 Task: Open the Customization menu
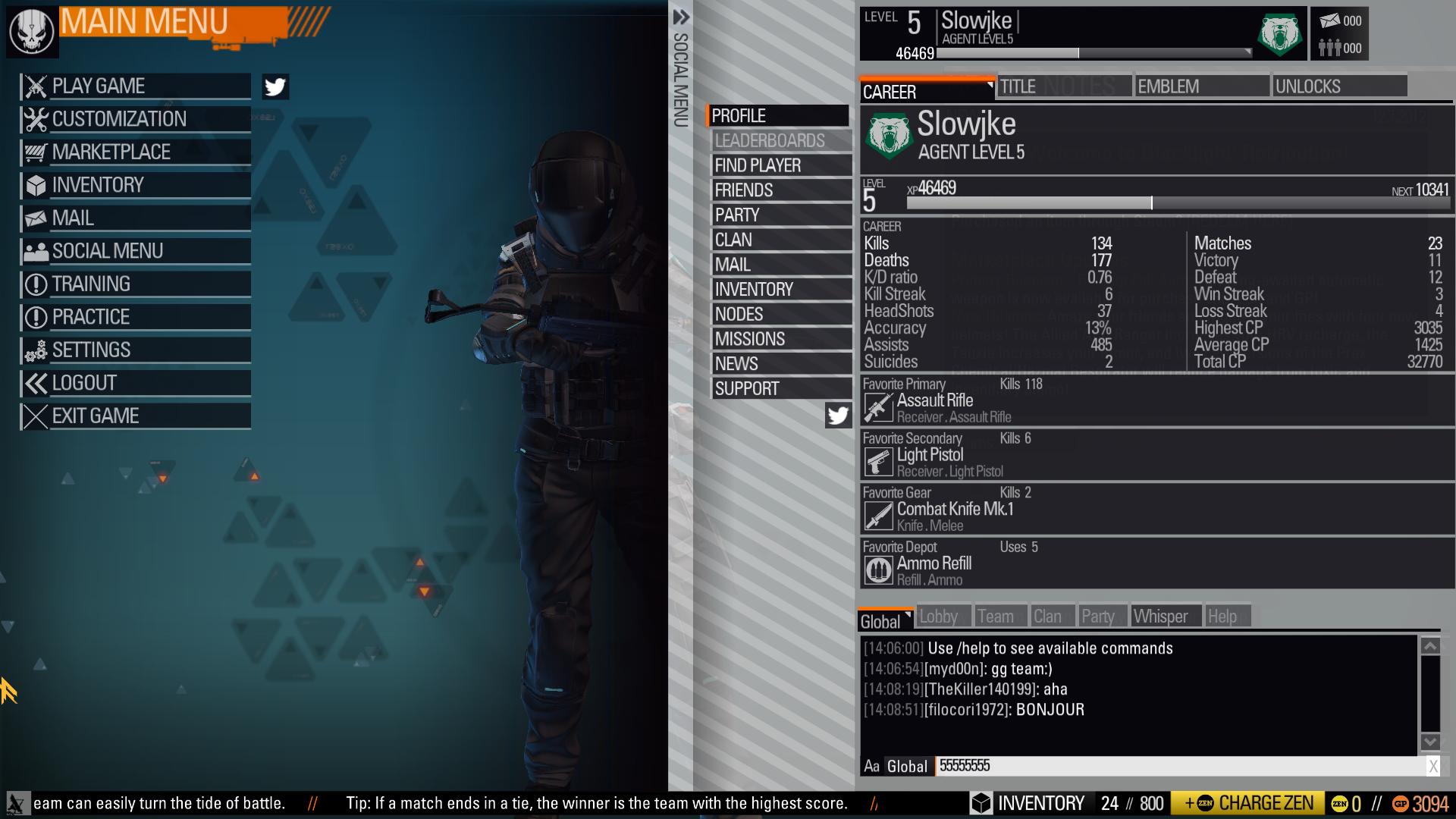pyautogui.click(x=135, y=119)
